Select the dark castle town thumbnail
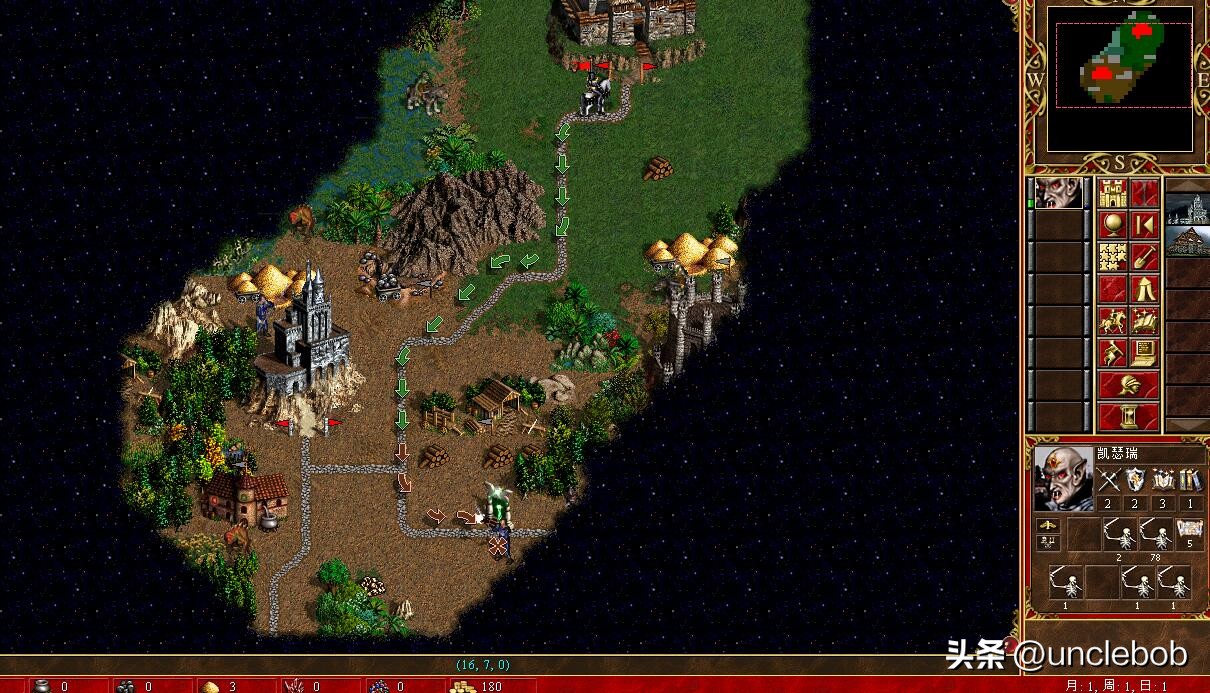 click(1187, 210)
